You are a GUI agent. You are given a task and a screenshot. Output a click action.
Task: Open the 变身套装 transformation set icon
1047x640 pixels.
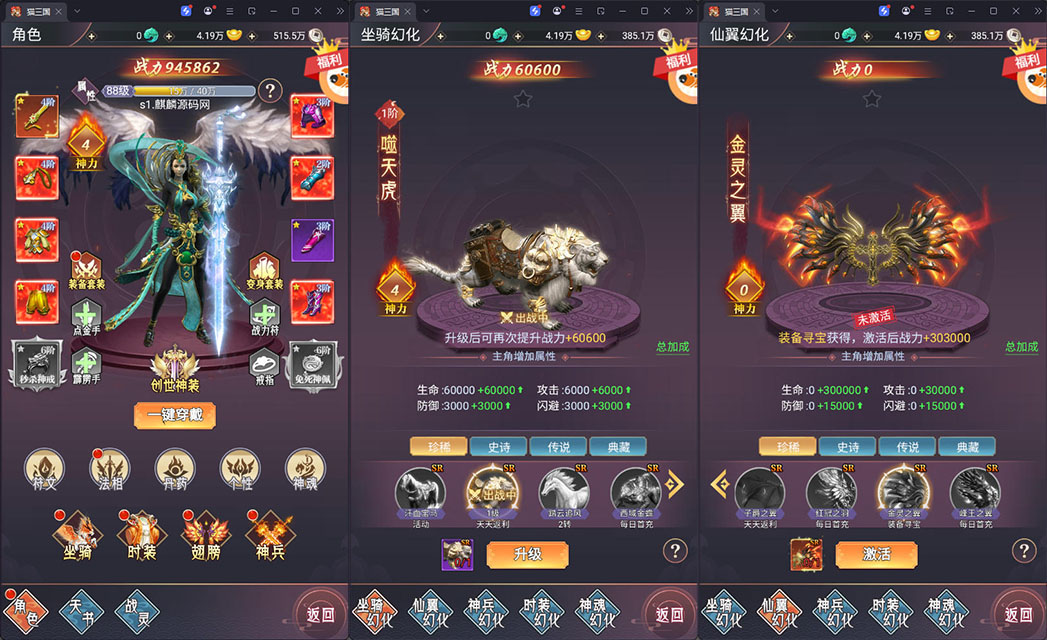pyautogui.click(x=264, y=270)
